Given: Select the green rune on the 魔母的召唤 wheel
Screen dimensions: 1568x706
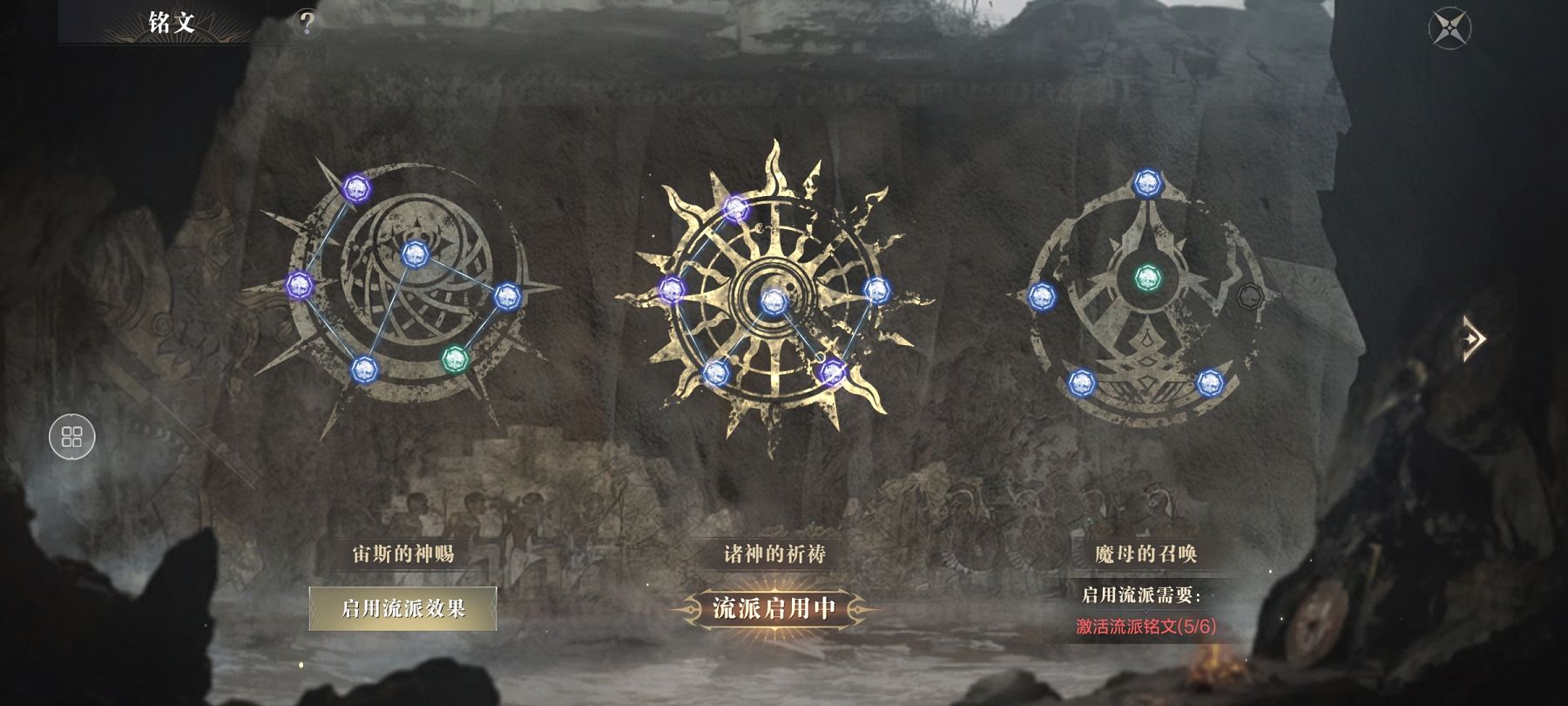Looking at the screenshot, I should [x=1148, y=279].
